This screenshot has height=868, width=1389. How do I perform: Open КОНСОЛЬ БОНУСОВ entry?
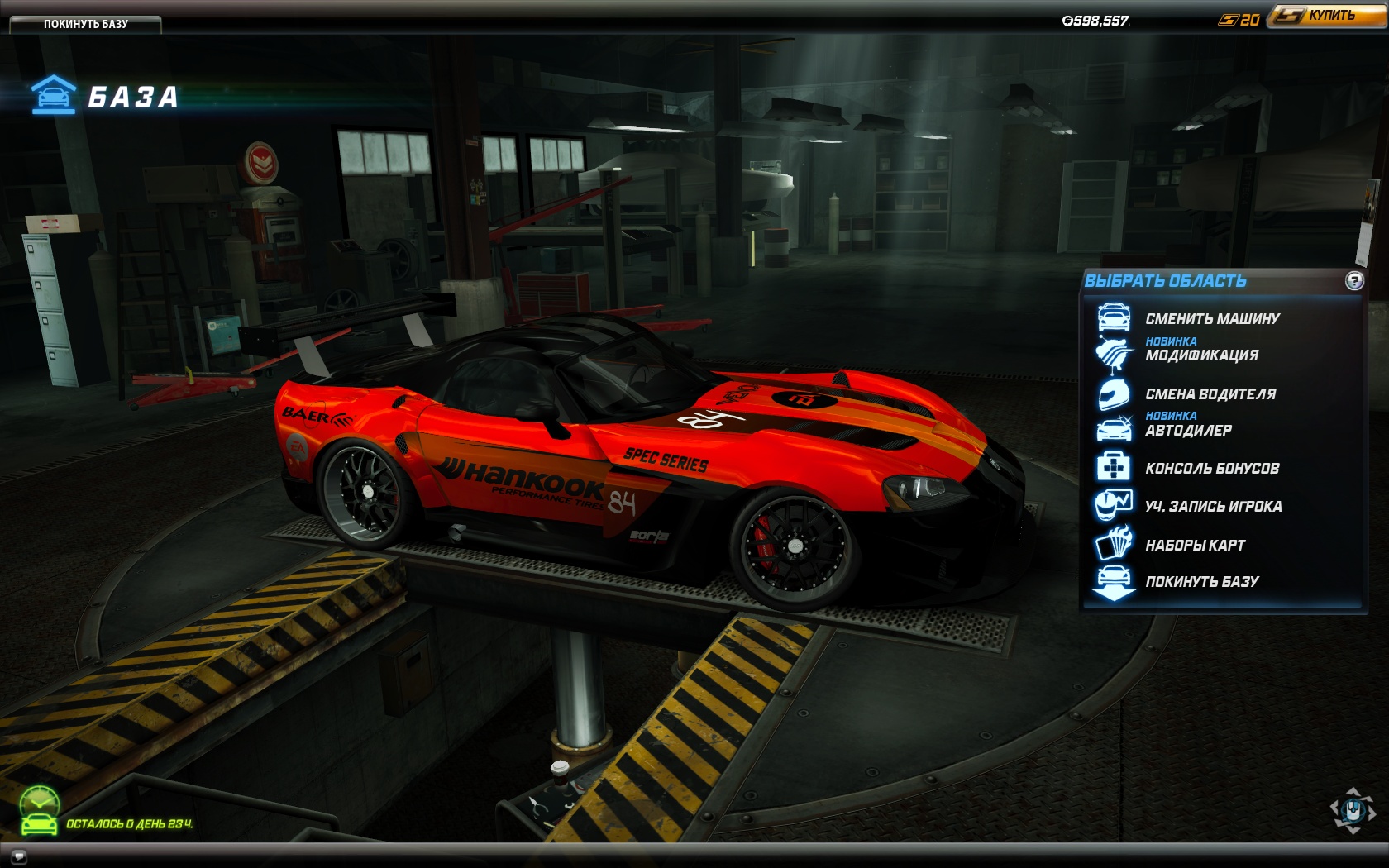tap(1211, 469)
